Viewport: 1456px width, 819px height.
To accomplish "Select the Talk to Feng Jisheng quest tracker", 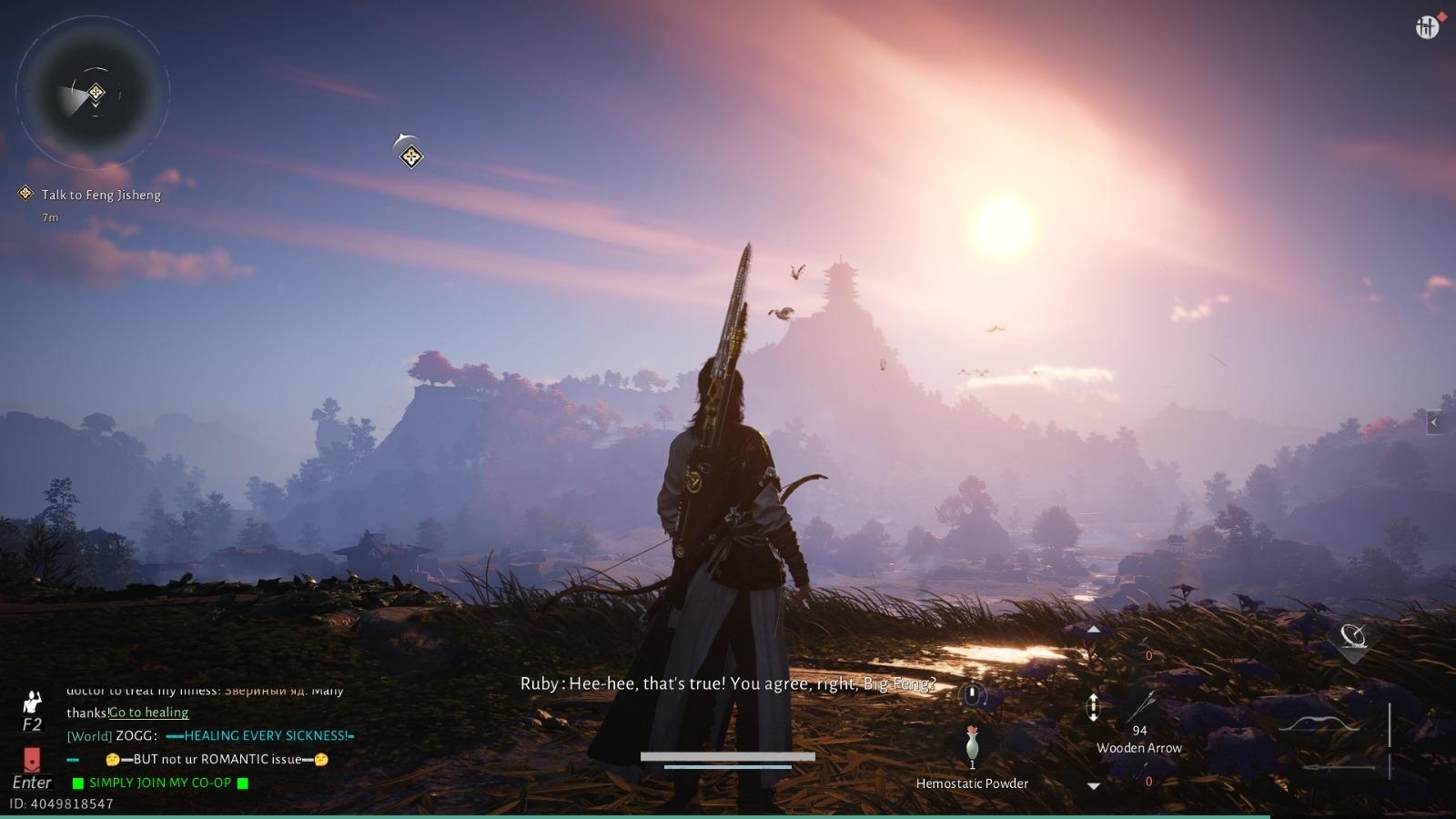I will coord(100,195).
